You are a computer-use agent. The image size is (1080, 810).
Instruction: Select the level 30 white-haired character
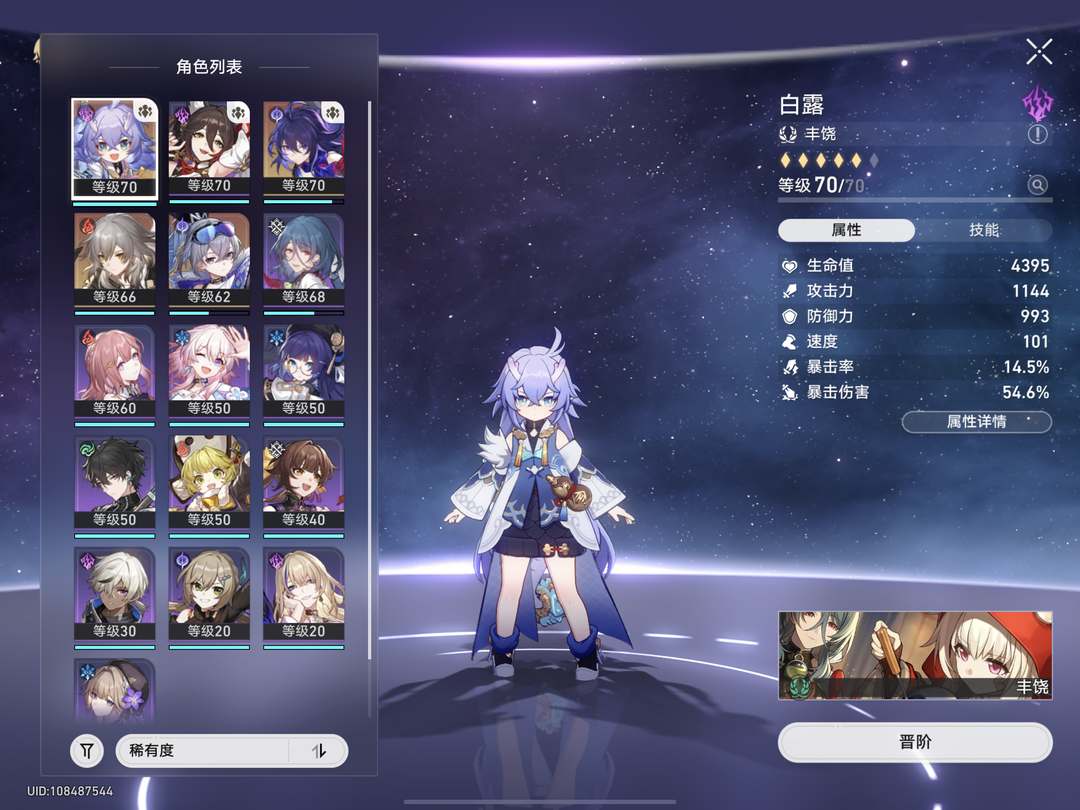115,593
